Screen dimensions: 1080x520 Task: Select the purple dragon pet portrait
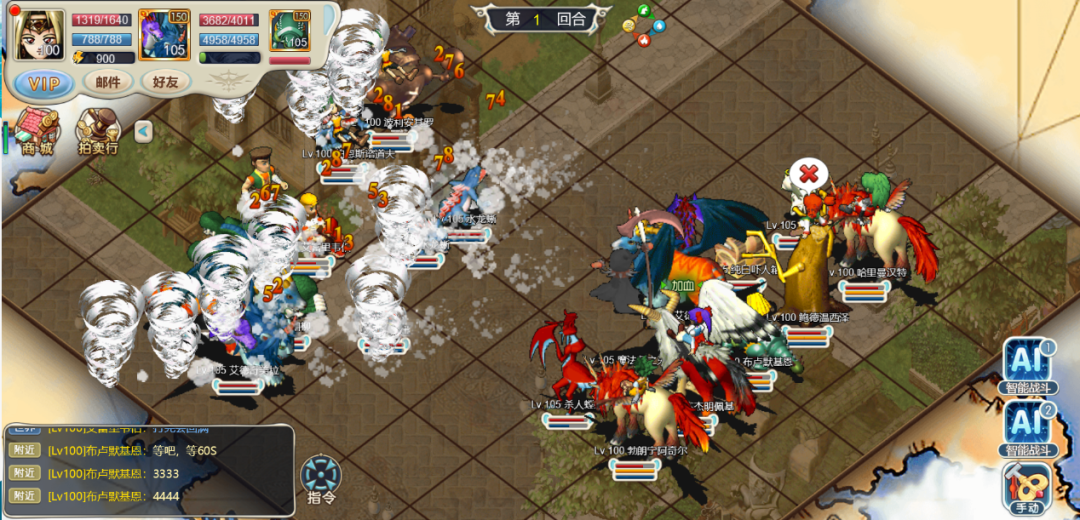pyautogui.click(x=165, y=34)
